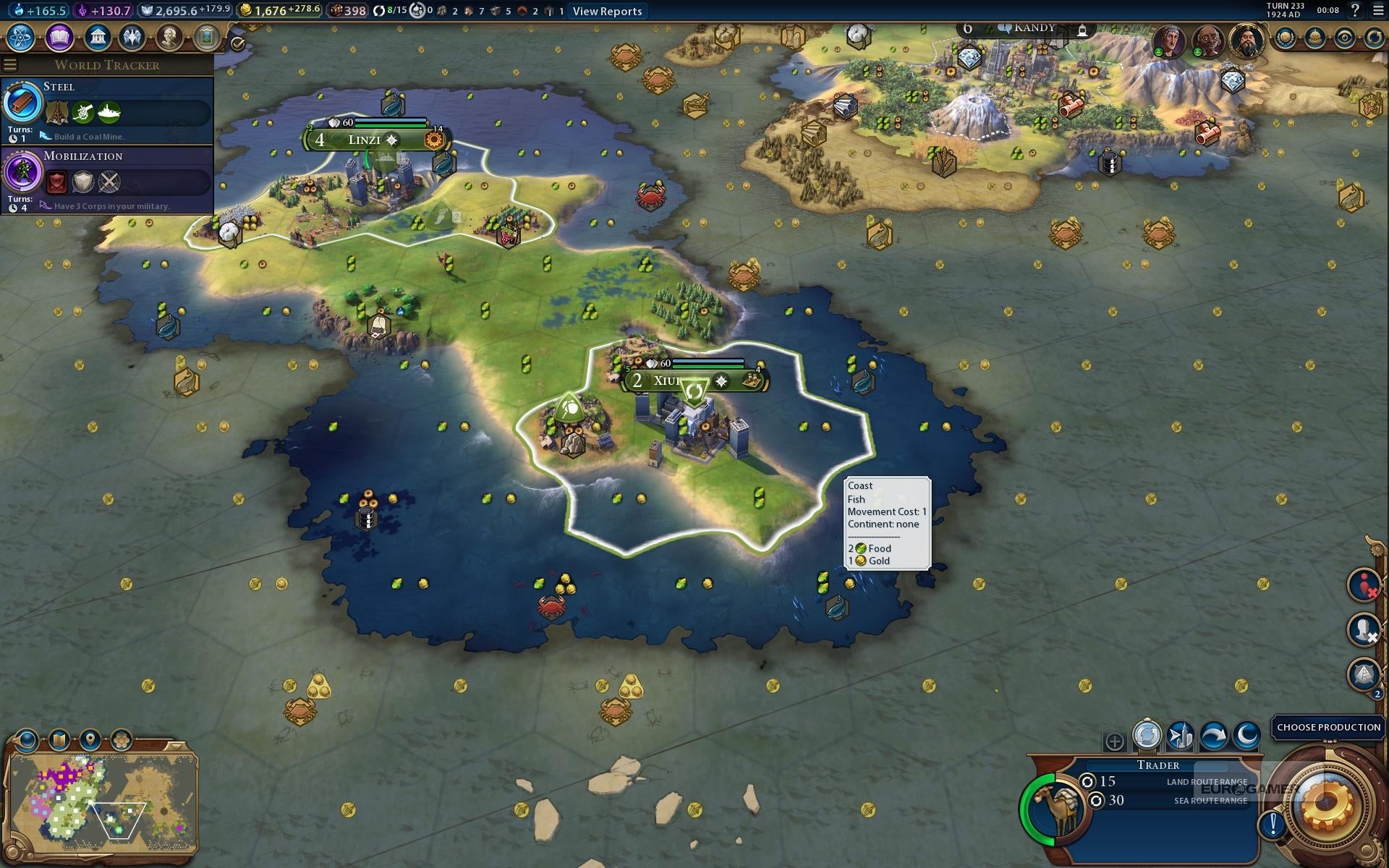
Task: Select the bearded leader portrait
Action: (x=1246, y=41)
